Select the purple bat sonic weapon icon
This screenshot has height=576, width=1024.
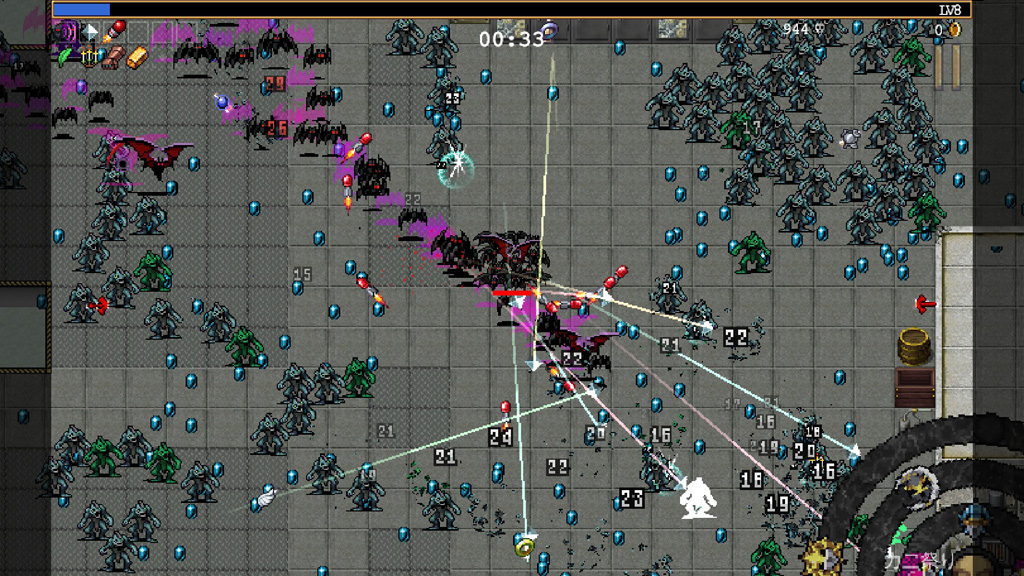click(65, 33)
